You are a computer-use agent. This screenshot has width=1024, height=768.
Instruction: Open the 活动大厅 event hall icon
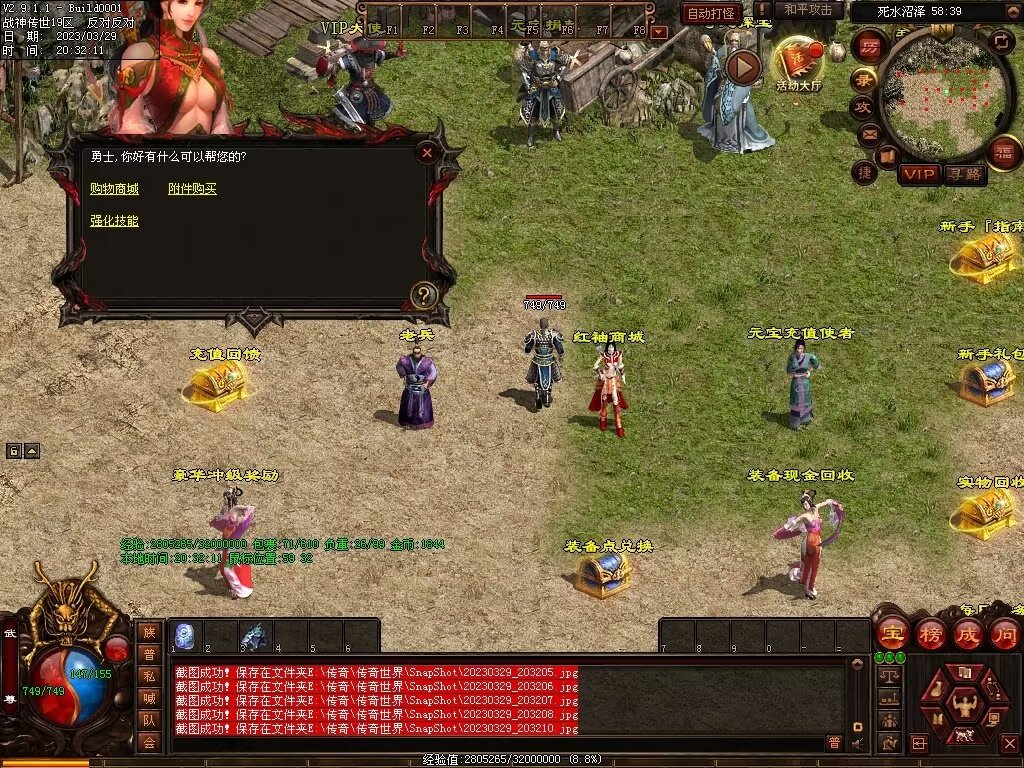(x=798, y=62)
